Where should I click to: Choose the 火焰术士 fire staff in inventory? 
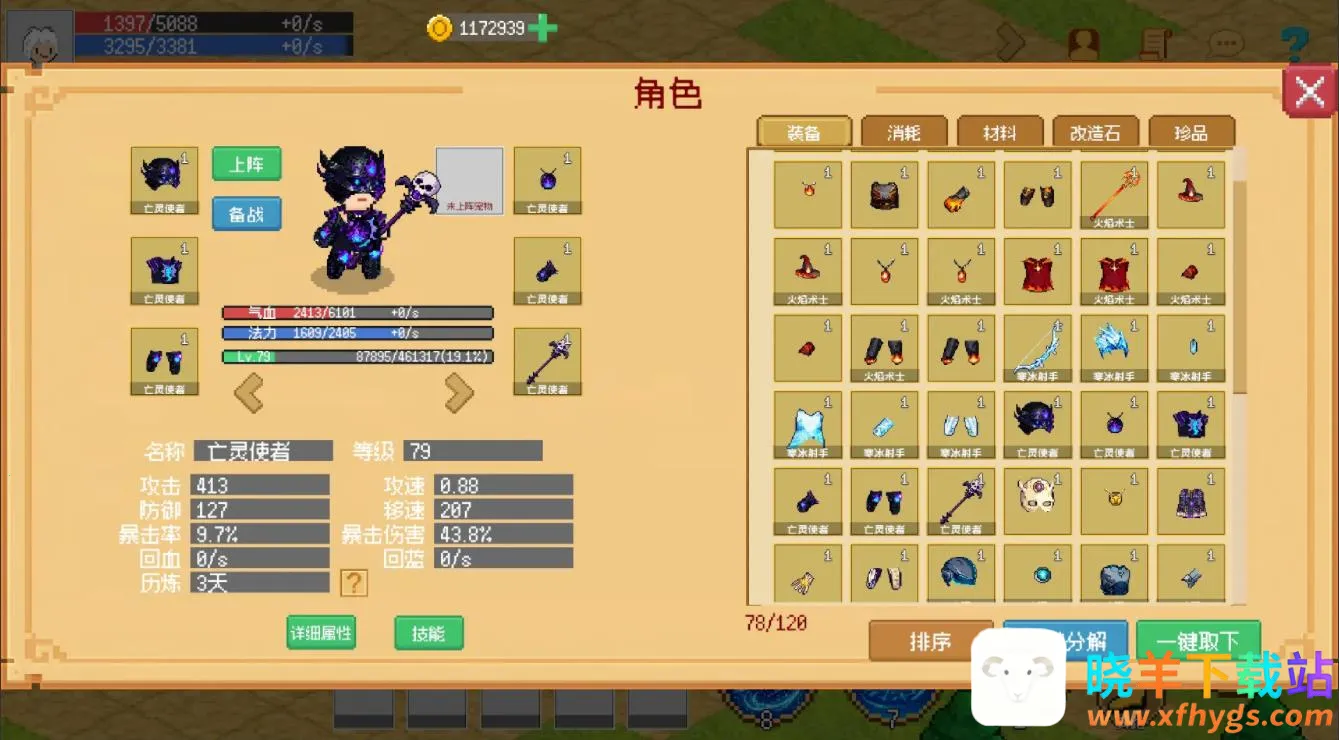pos(1114,195)
